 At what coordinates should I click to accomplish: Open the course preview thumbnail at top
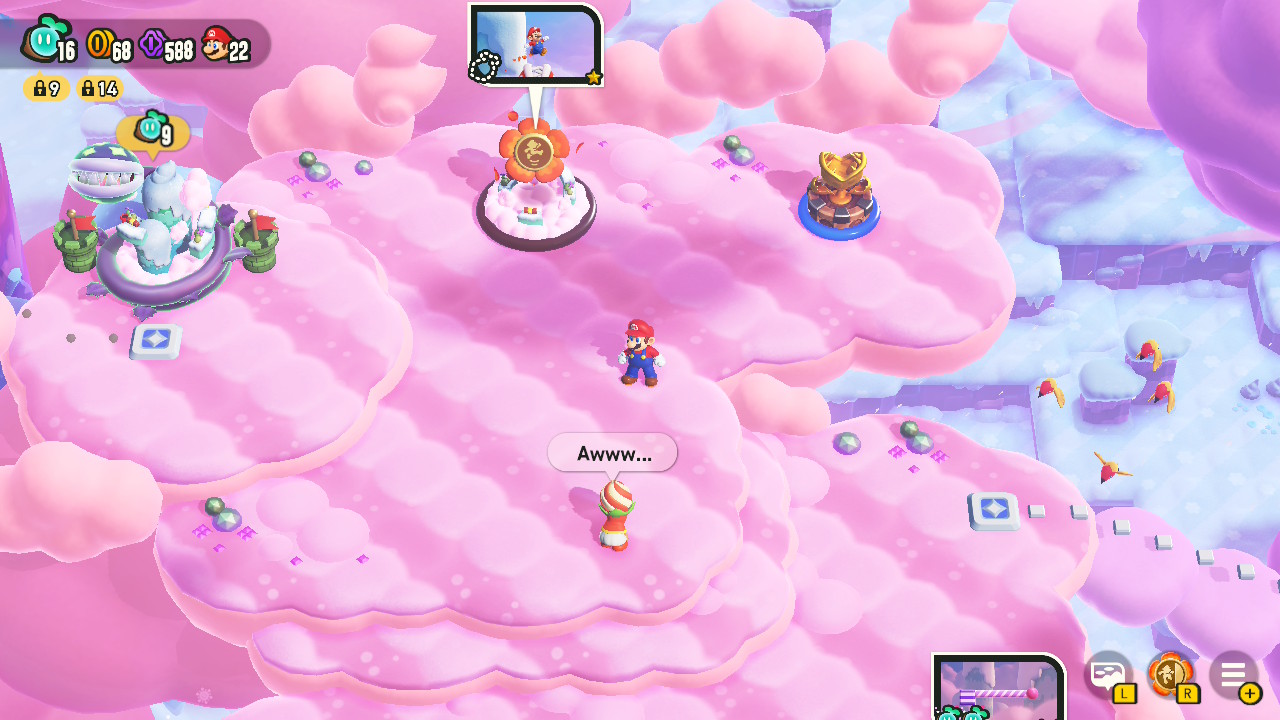(536, 44)
